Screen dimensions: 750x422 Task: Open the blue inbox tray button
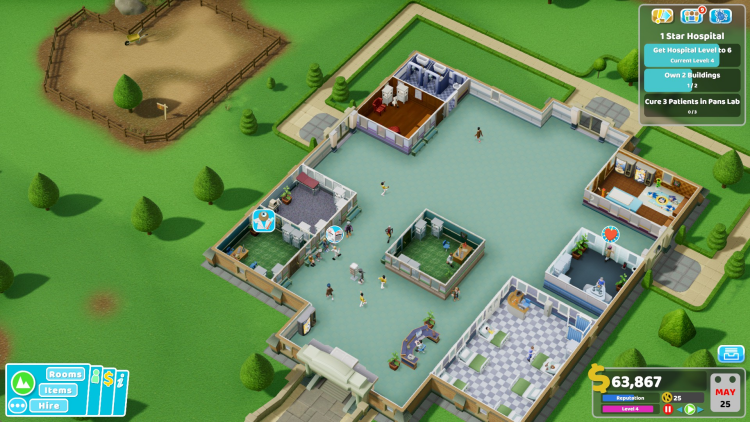731,353
